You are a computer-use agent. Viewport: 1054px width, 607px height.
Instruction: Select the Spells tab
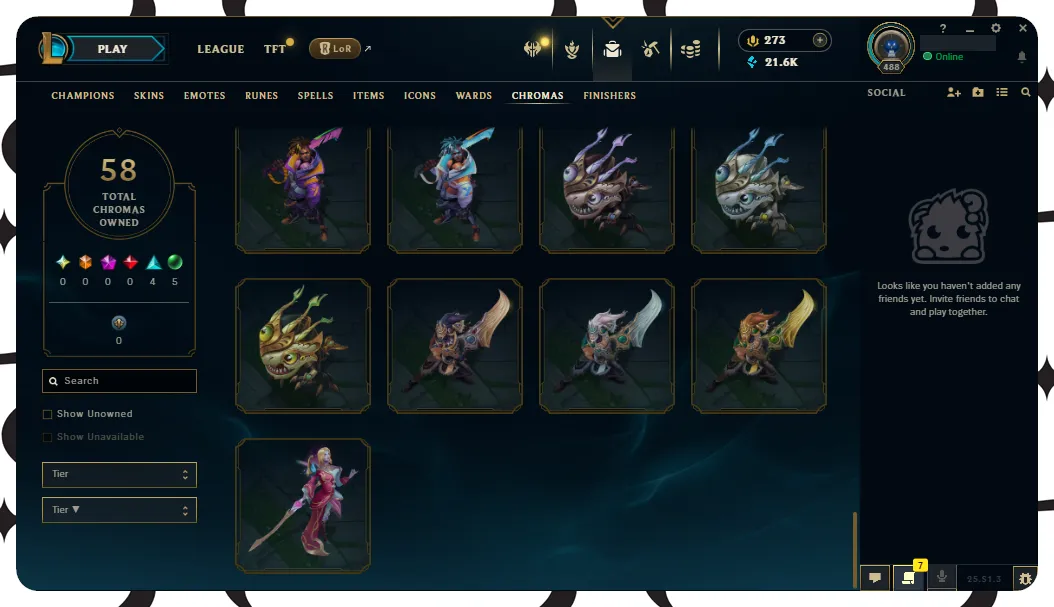[x=316, y=96]
